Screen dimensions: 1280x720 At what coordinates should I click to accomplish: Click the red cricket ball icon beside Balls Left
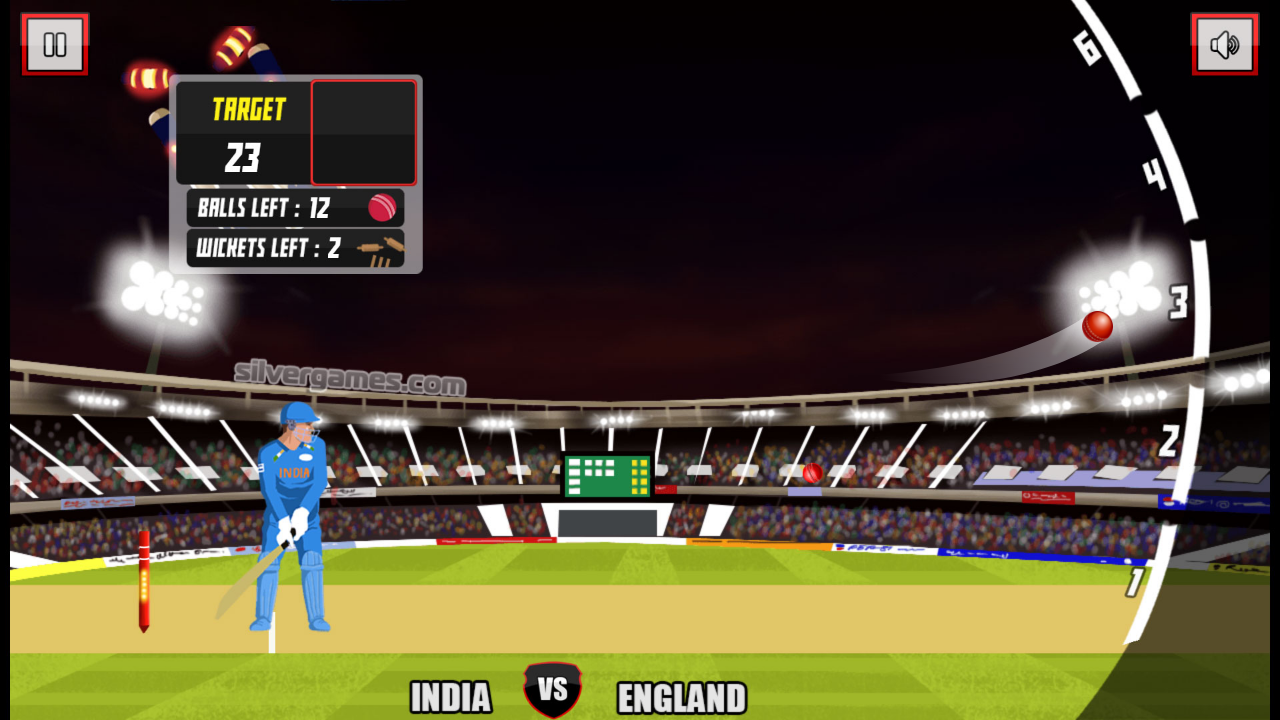point(384,207)
